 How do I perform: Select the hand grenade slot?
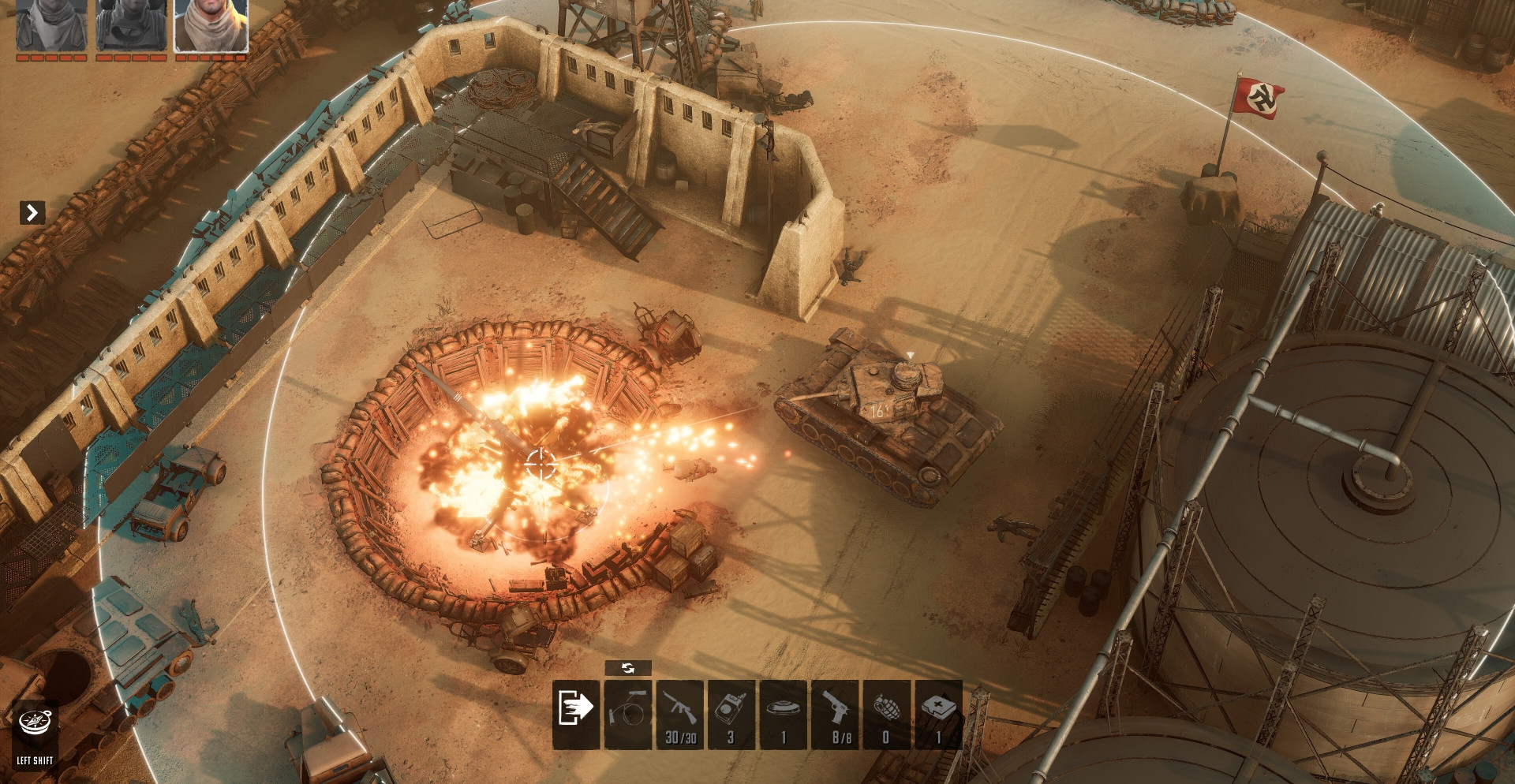click(x=887, y=714)
